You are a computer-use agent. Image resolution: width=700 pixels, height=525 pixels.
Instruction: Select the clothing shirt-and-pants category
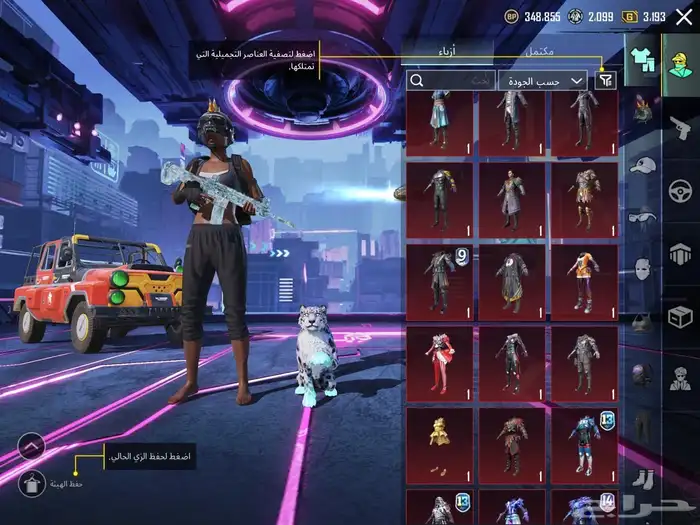[x=640, y=59]
